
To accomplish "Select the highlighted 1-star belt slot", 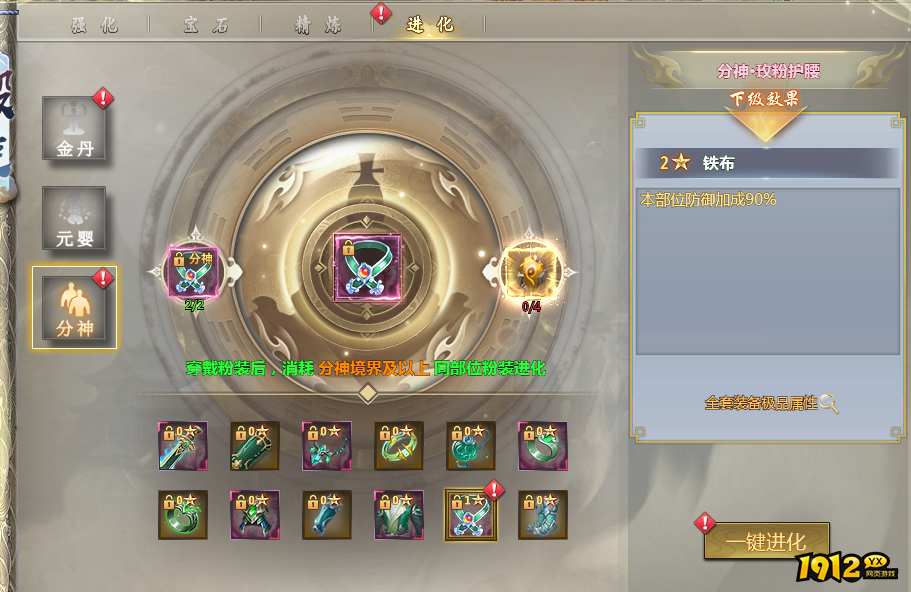I will coord(471,515).
